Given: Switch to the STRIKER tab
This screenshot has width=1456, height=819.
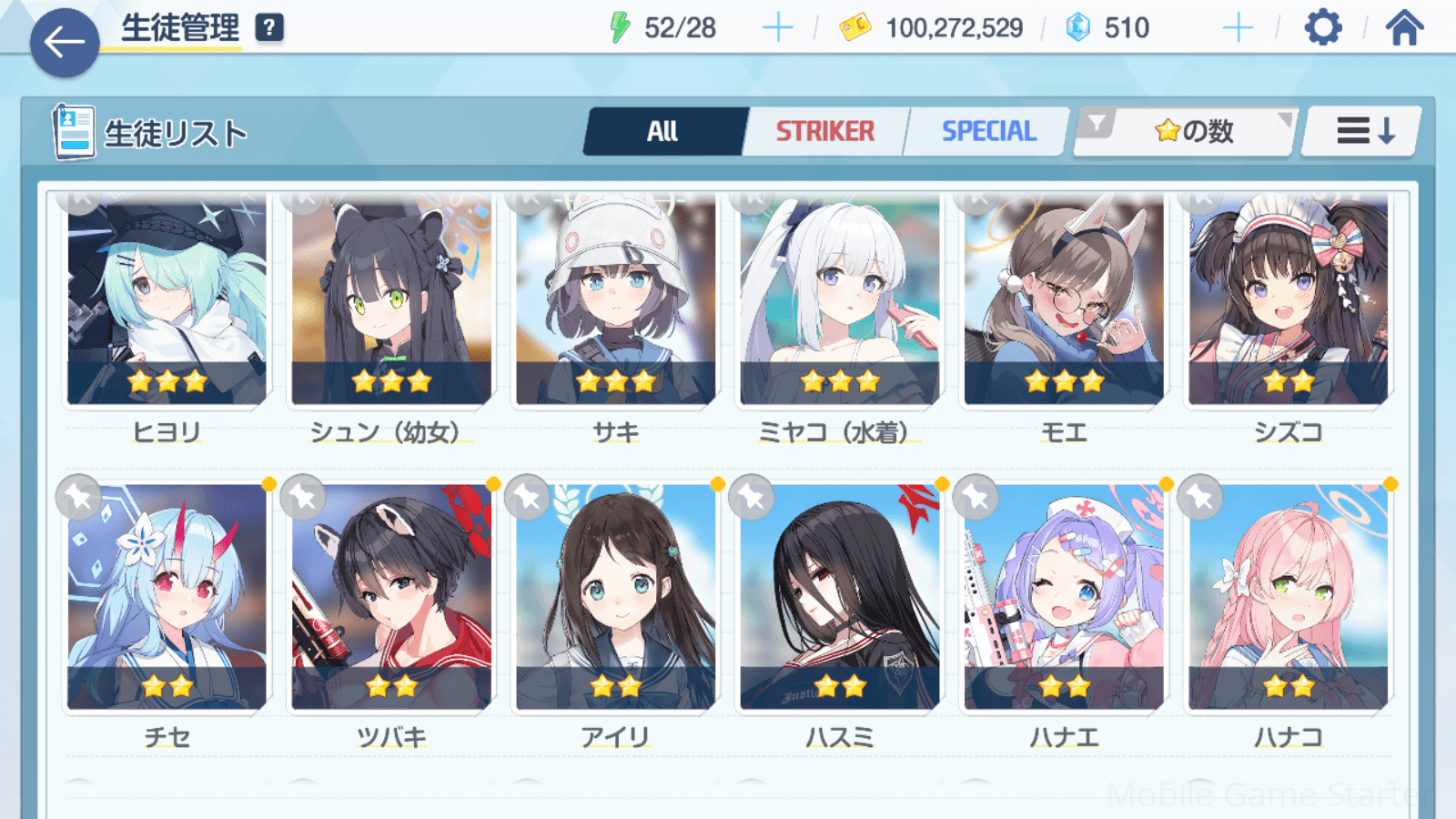Looking at the screenshot, I should click(824, 132).
